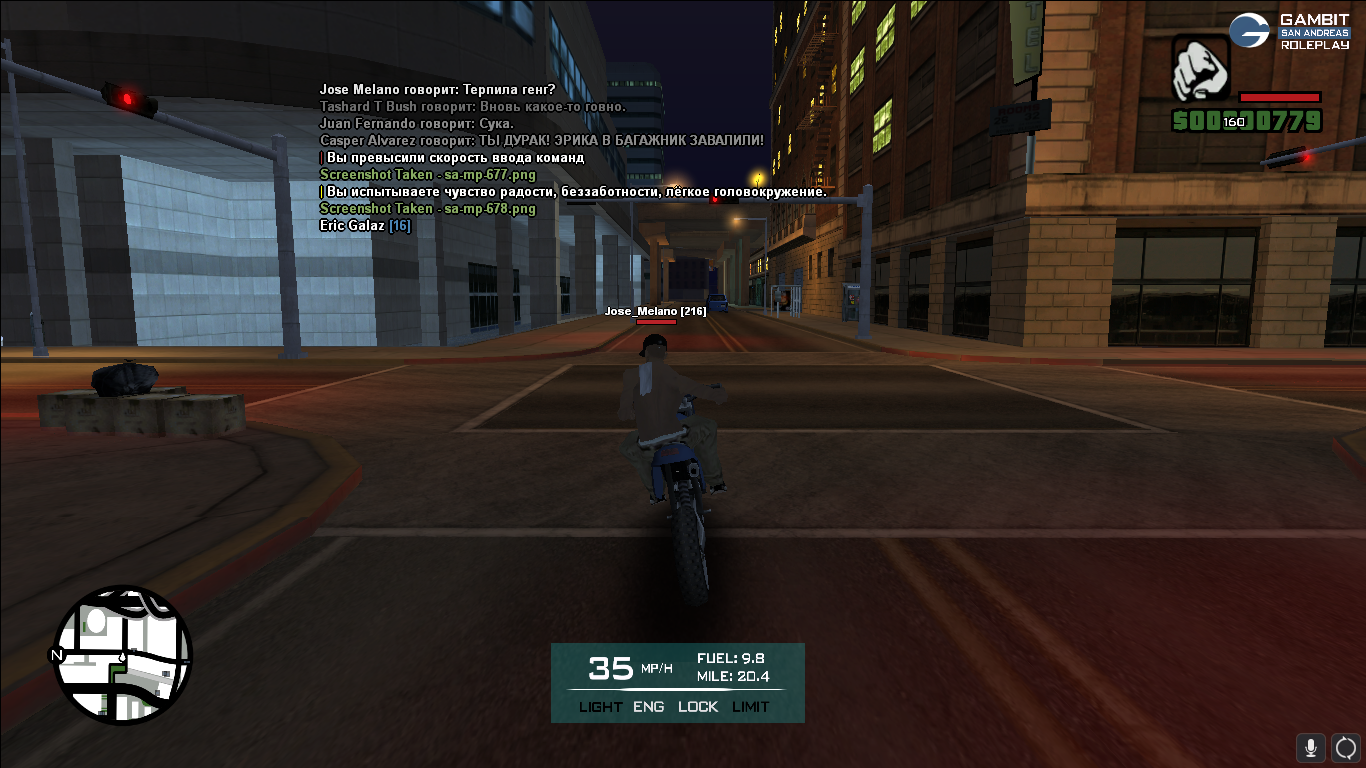Toggle the LIMIT speed limiter indicator

751,707
